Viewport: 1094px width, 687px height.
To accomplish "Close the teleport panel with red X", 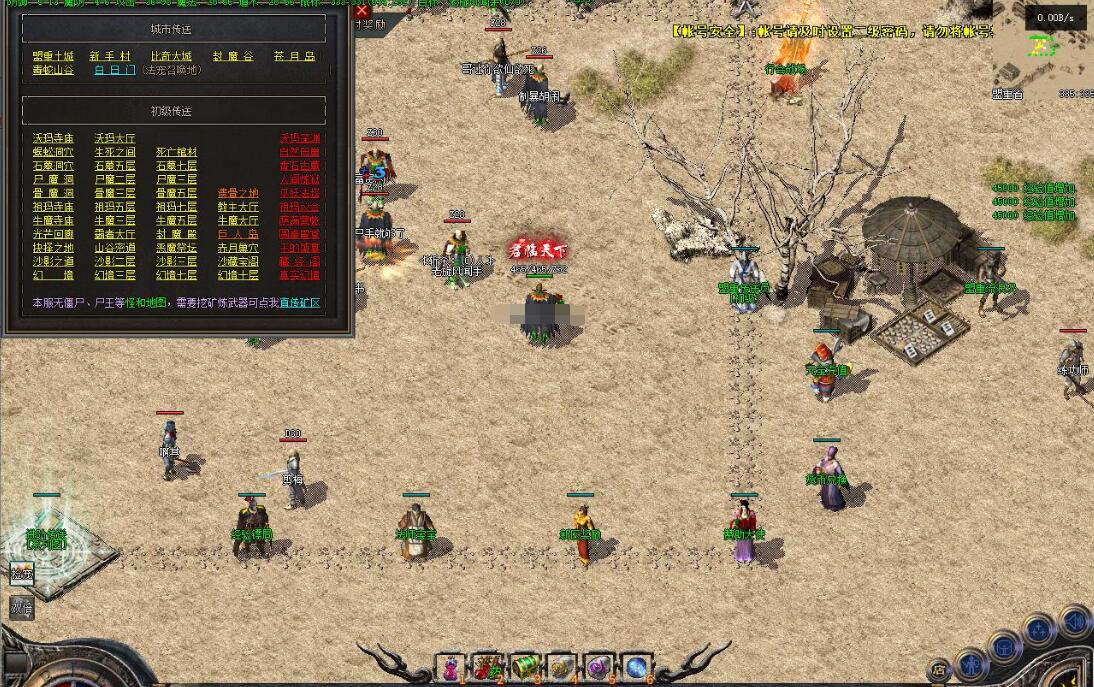I will click(362, 11).
